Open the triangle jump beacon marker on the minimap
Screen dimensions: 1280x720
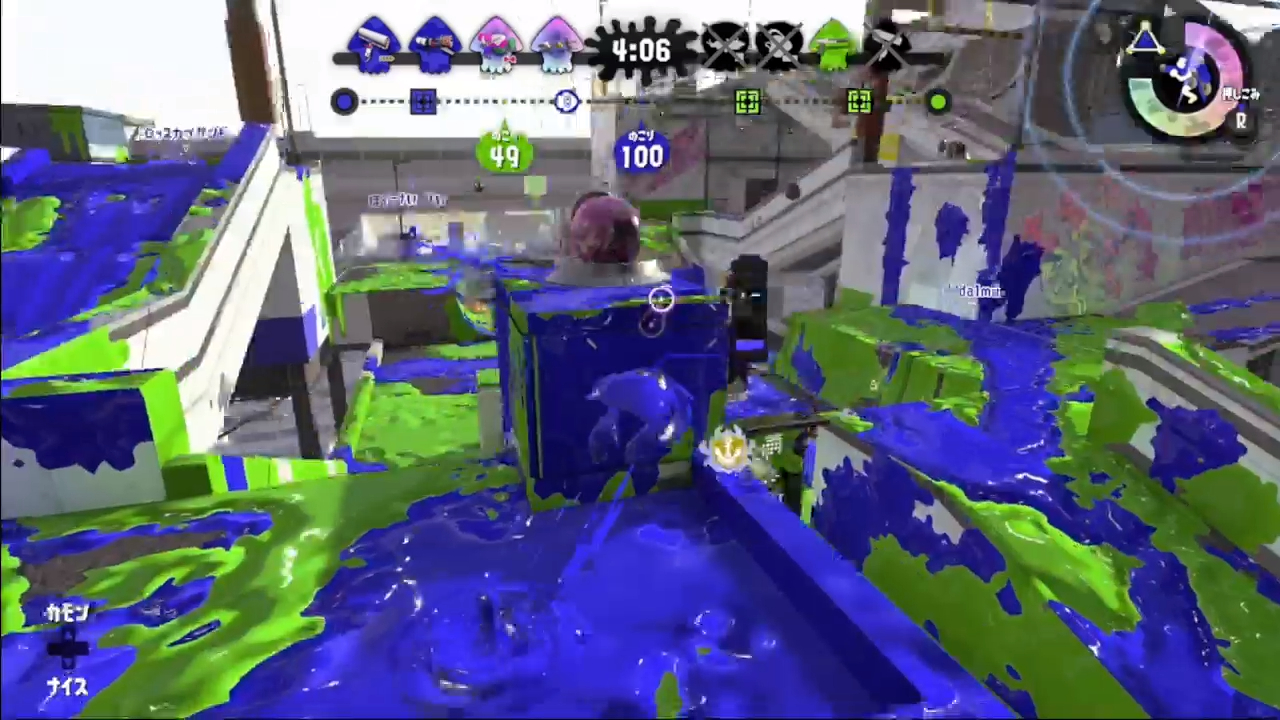[x=1148, y=40]
